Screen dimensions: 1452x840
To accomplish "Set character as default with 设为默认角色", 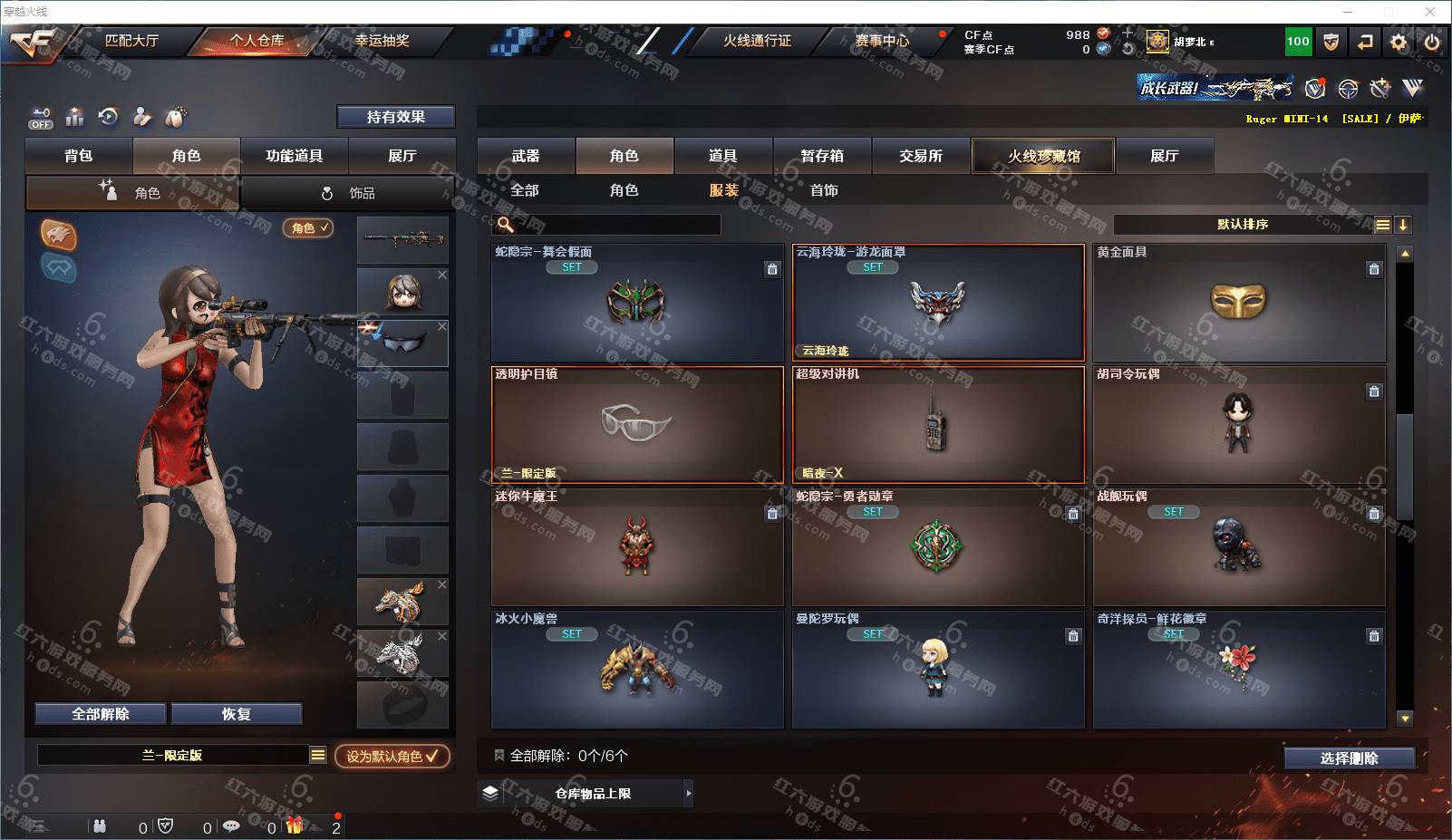I will point(392,756).
